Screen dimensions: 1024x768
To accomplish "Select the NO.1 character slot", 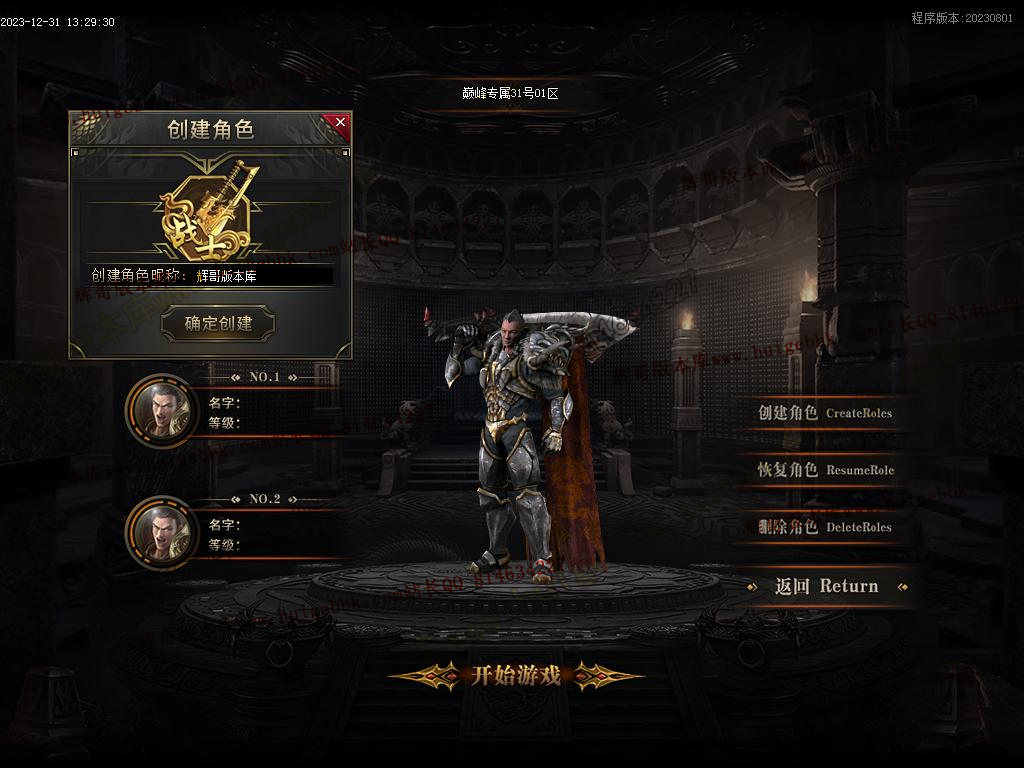I will tap(161, 409).
